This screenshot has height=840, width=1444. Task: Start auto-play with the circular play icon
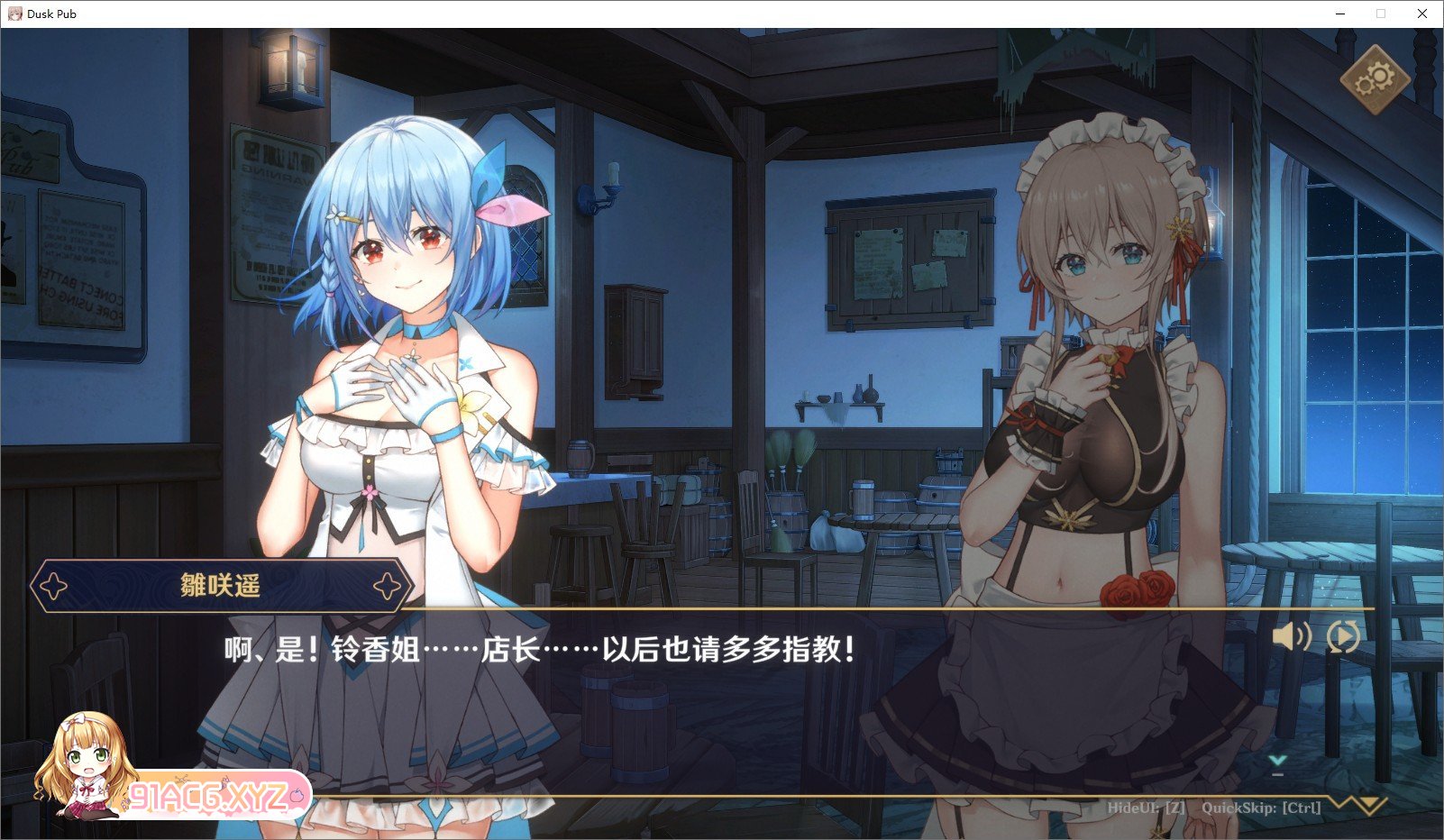pos(1344,636)
